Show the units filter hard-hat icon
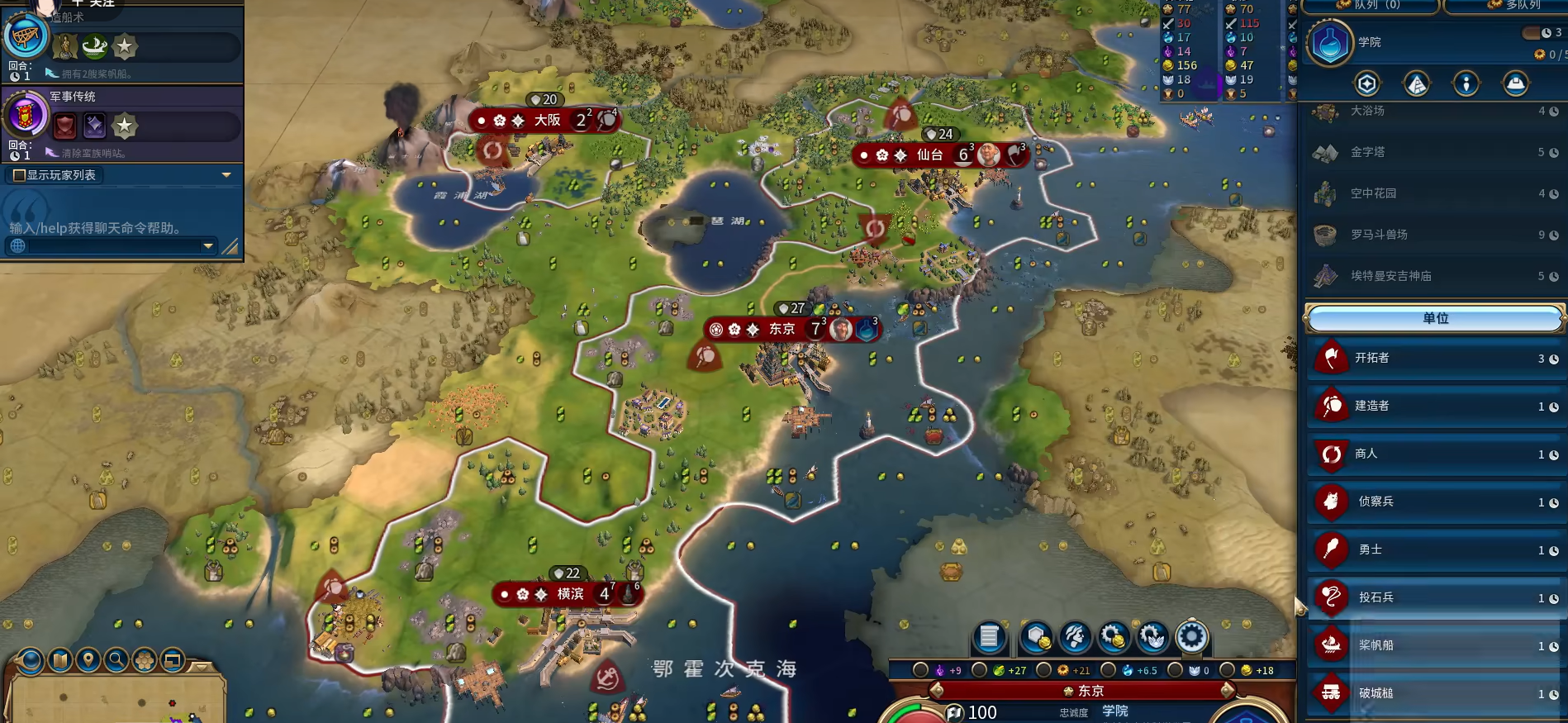Viewport: 1568px width, 723px height. (1515, 83)
